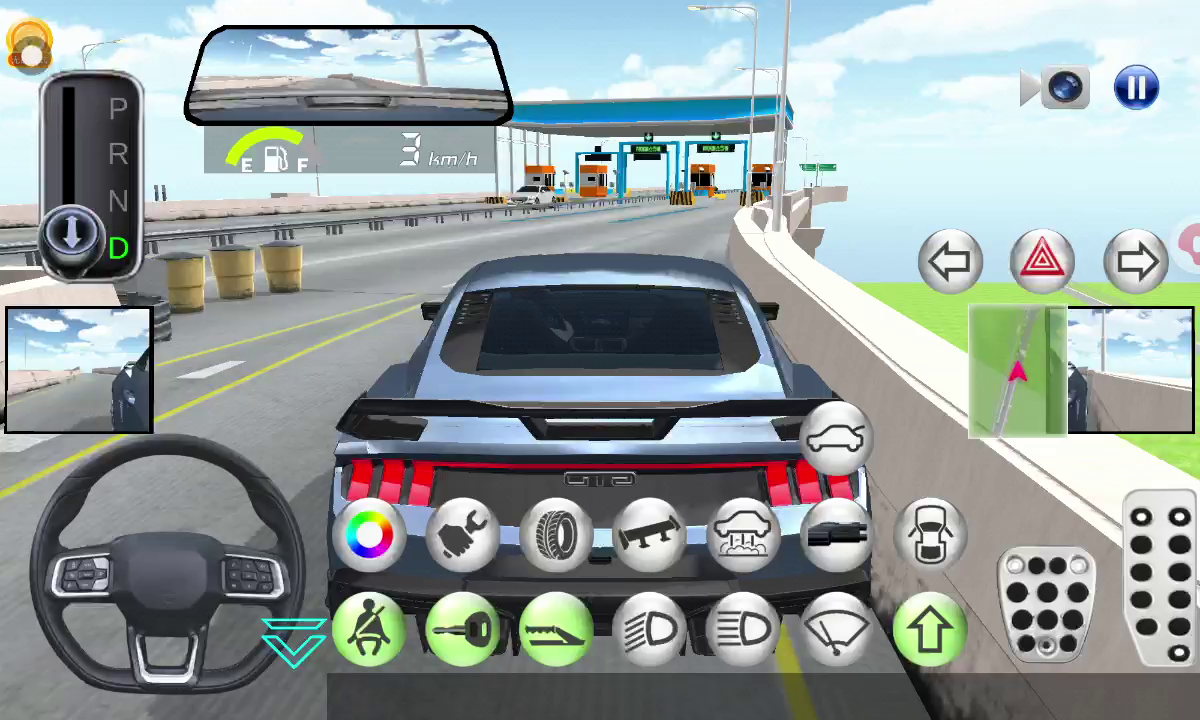Switch on the high beam headlights

(742, 630)
